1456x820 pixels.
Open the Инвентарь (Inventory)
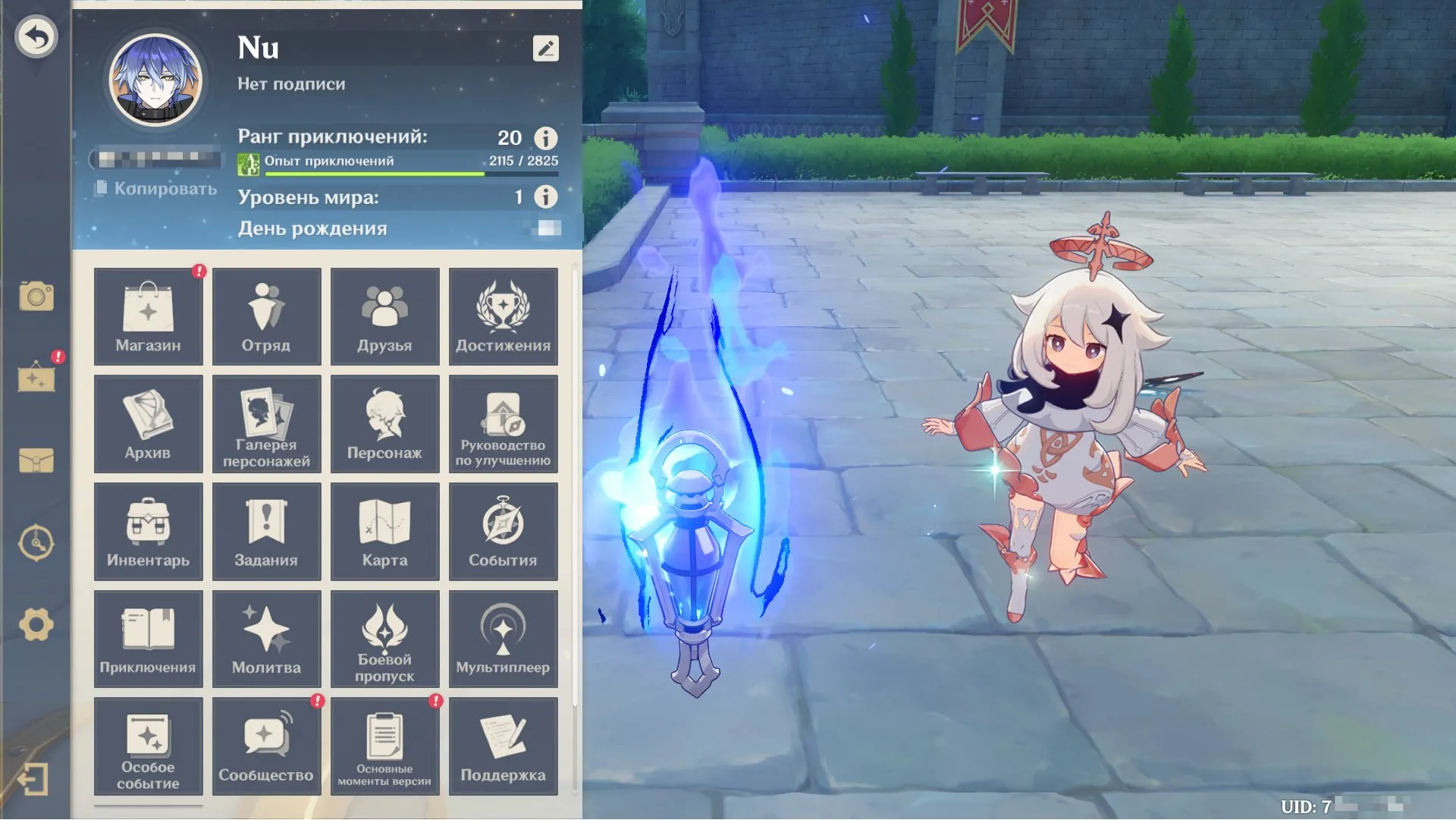148,531
